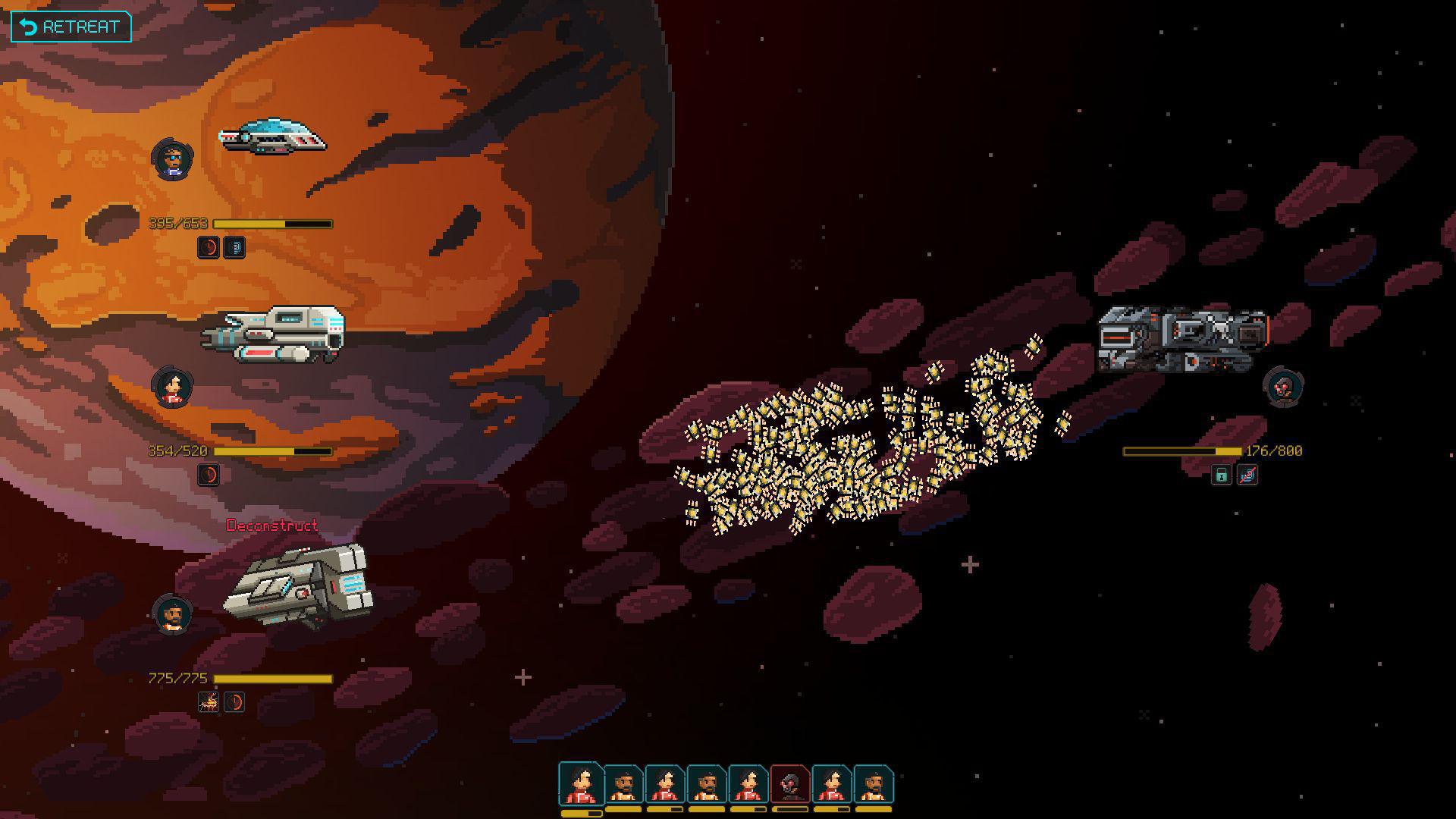Click the enemy robot portrait in turn order
1456x819 pixels.
tap(789, 784)
